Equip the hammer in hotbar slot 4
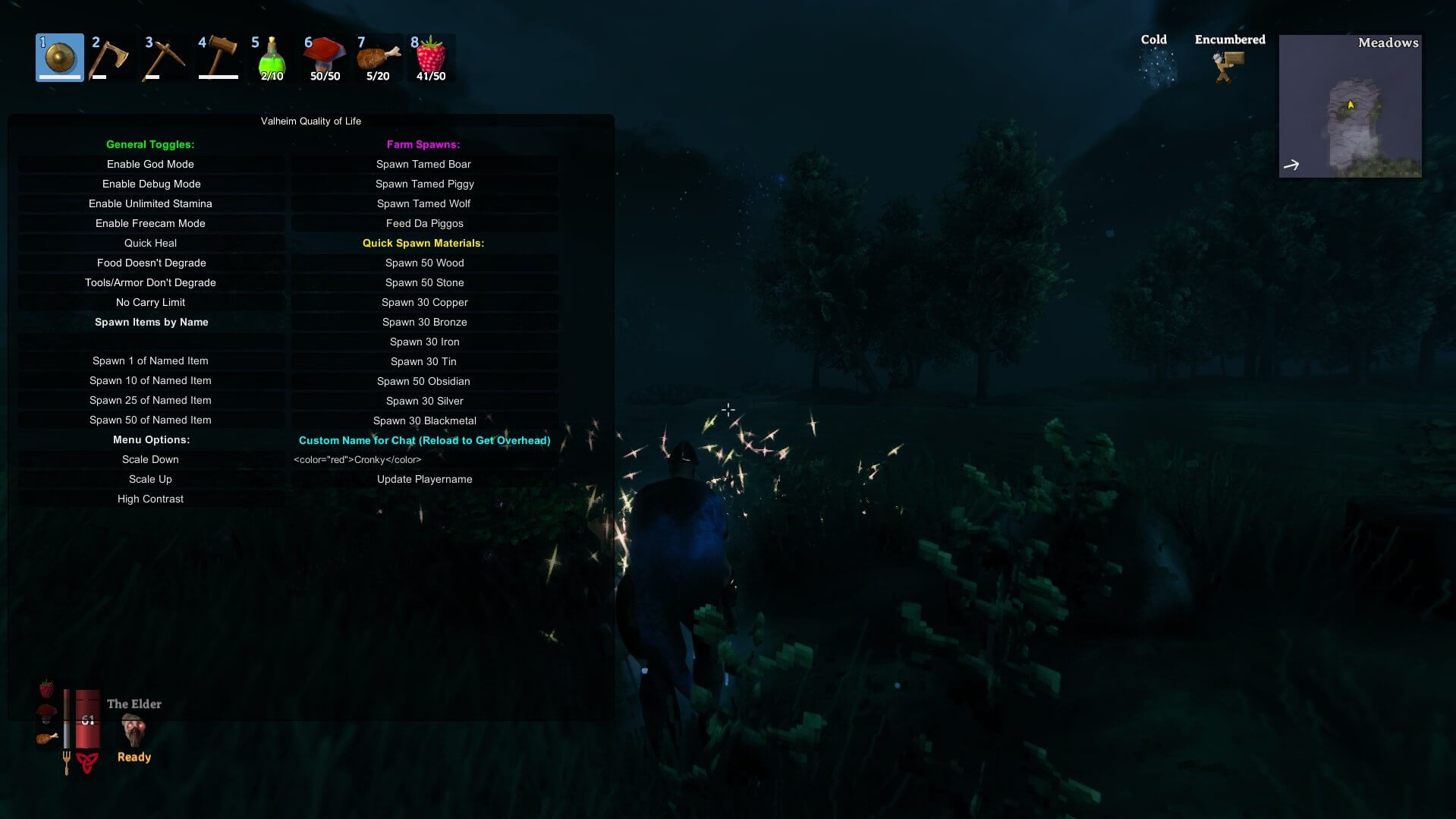1456x819 pixels. [x=219, y=58]
